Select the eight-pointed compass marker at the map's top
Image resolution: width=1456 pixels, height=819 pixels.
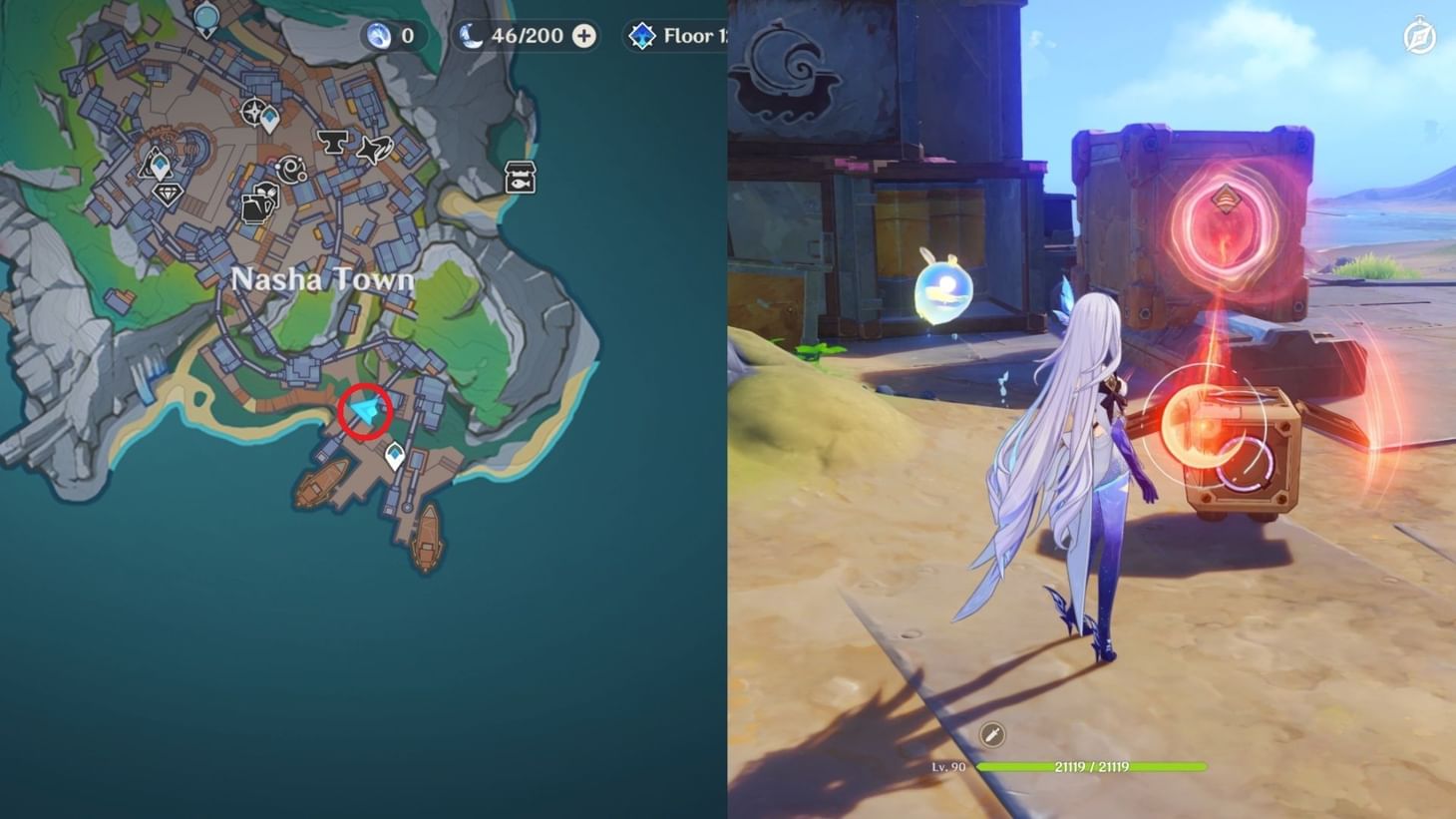click(252, 113)
